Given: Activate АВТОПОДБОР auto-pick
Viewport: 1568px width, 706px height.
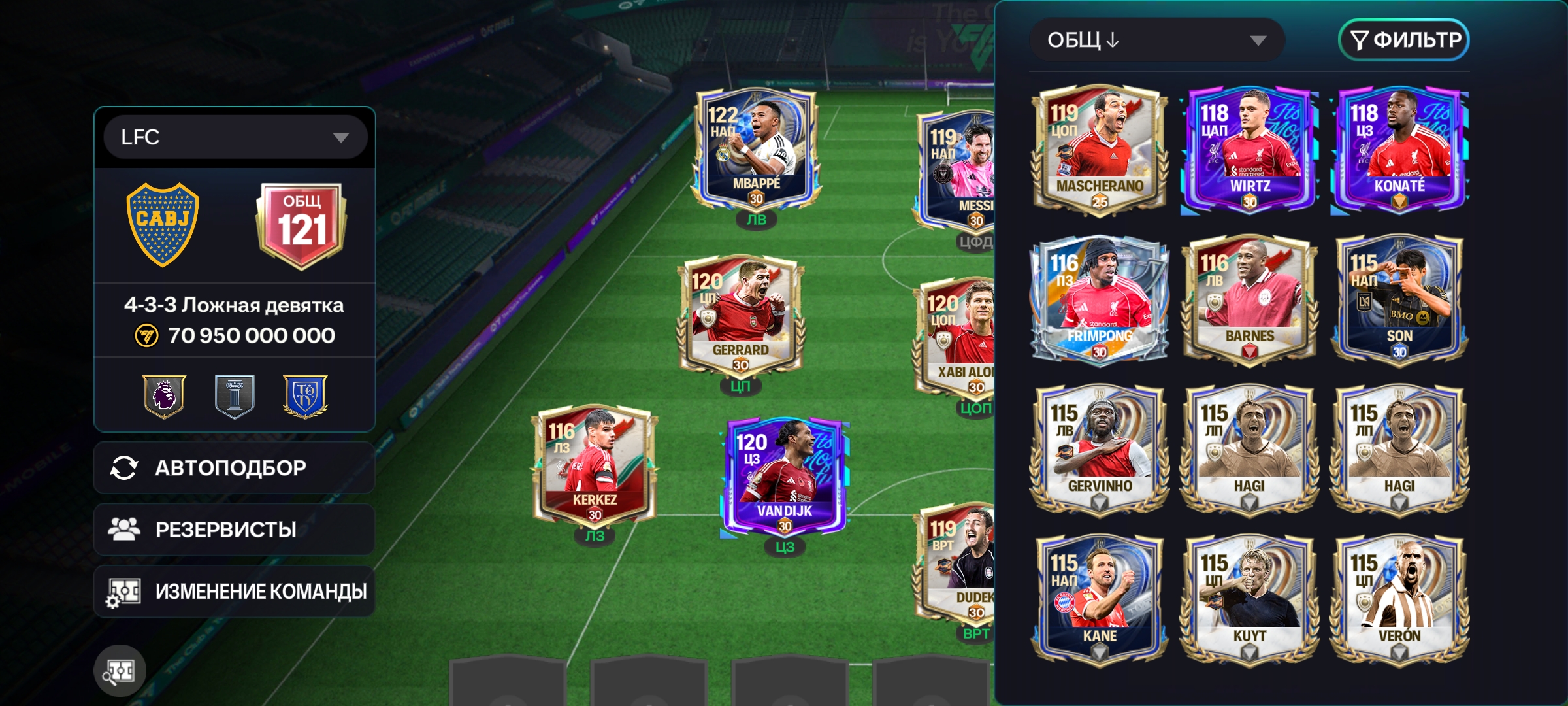Looking at the screenshot, I should click(x=234, y=468).
